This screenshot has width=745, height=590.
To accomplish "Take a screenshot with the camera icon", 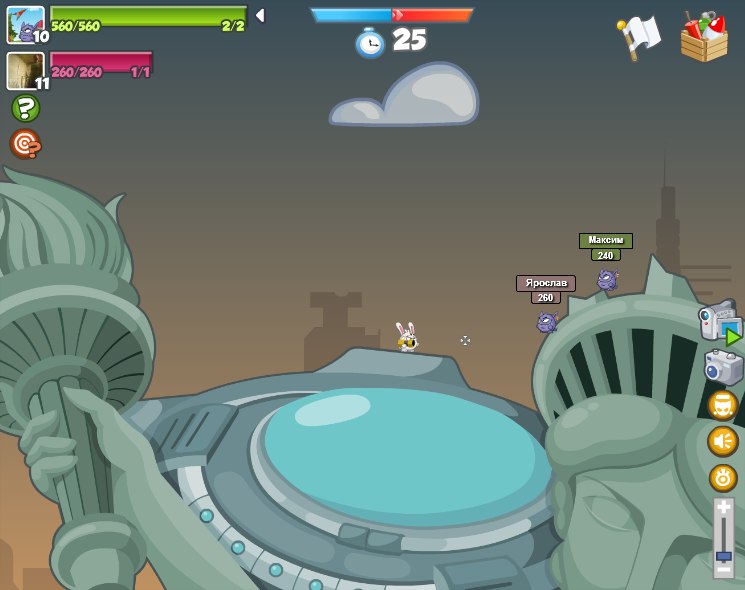I will [x=723, y=367].
